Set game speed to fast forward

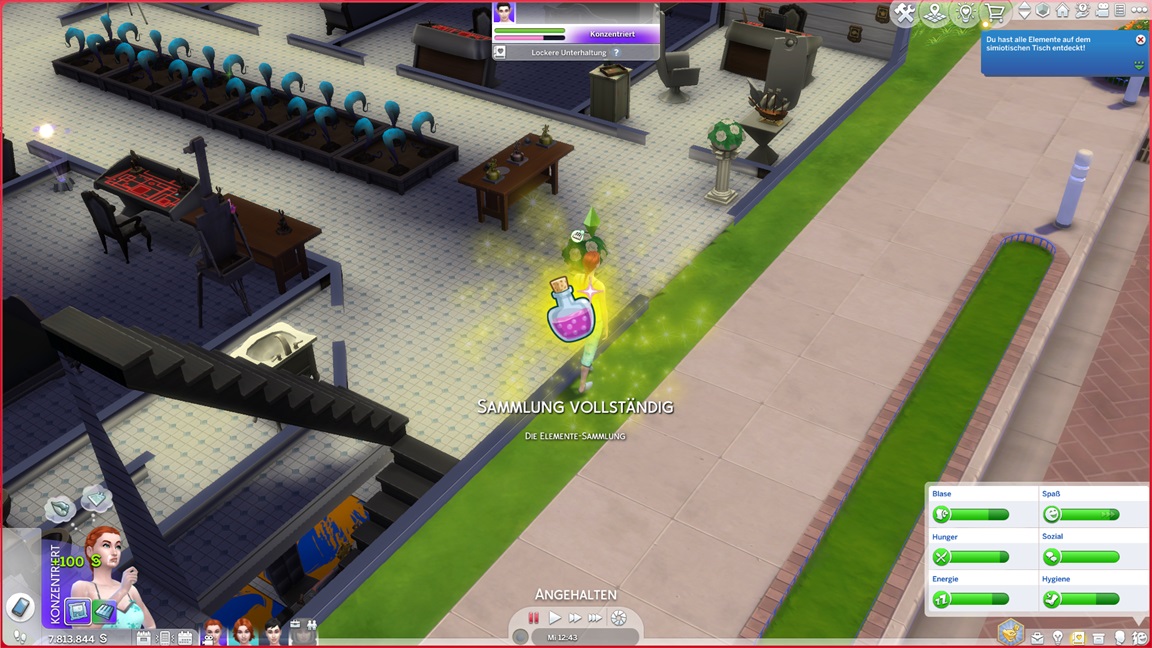pyautogui.click(x=575, y=618)
